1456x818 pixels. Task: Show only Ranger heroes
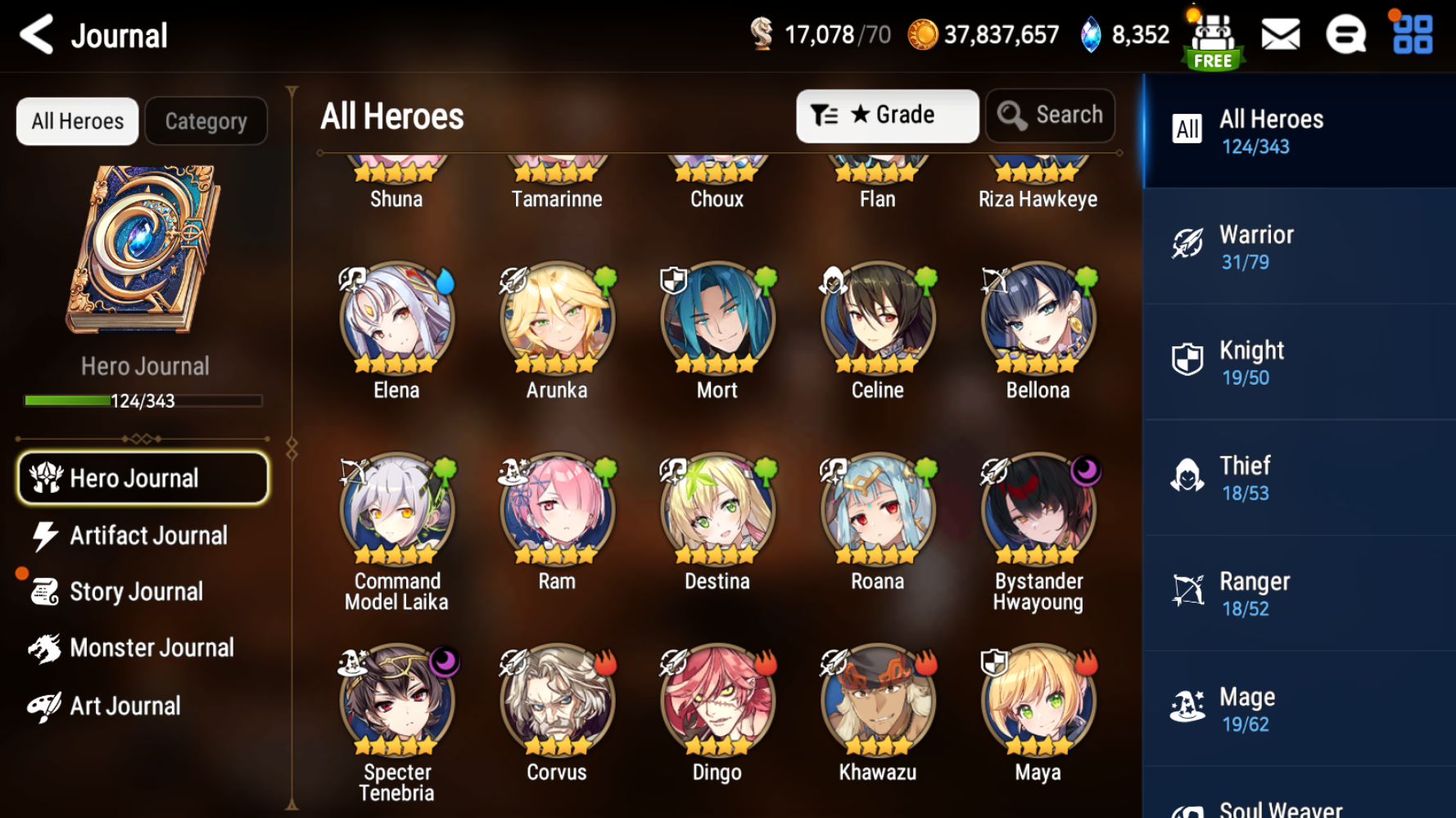click(x=1298, y=594)
